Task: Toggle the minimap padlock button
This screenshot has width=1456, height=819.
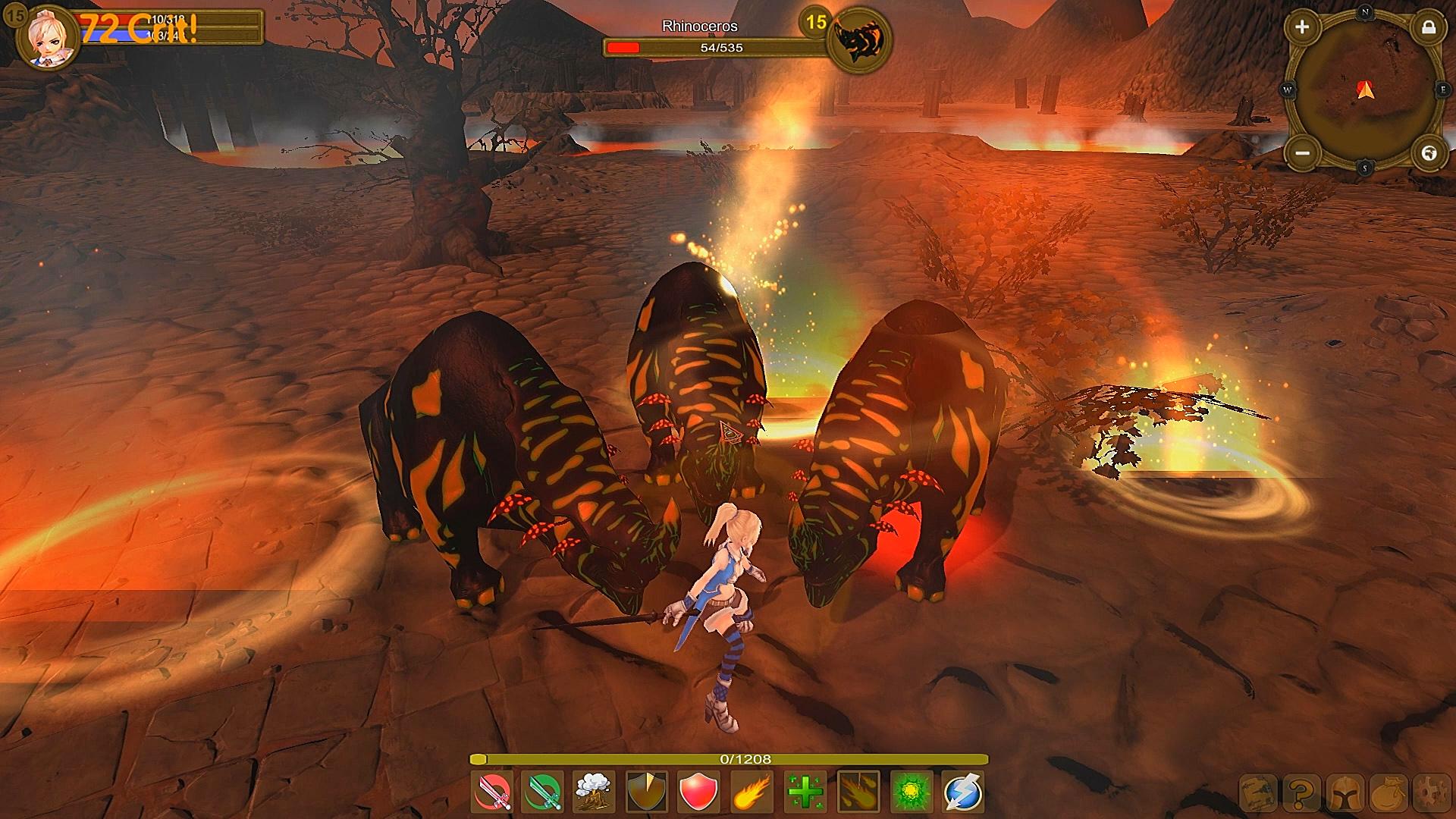Action: click(x=1428, y=28)
